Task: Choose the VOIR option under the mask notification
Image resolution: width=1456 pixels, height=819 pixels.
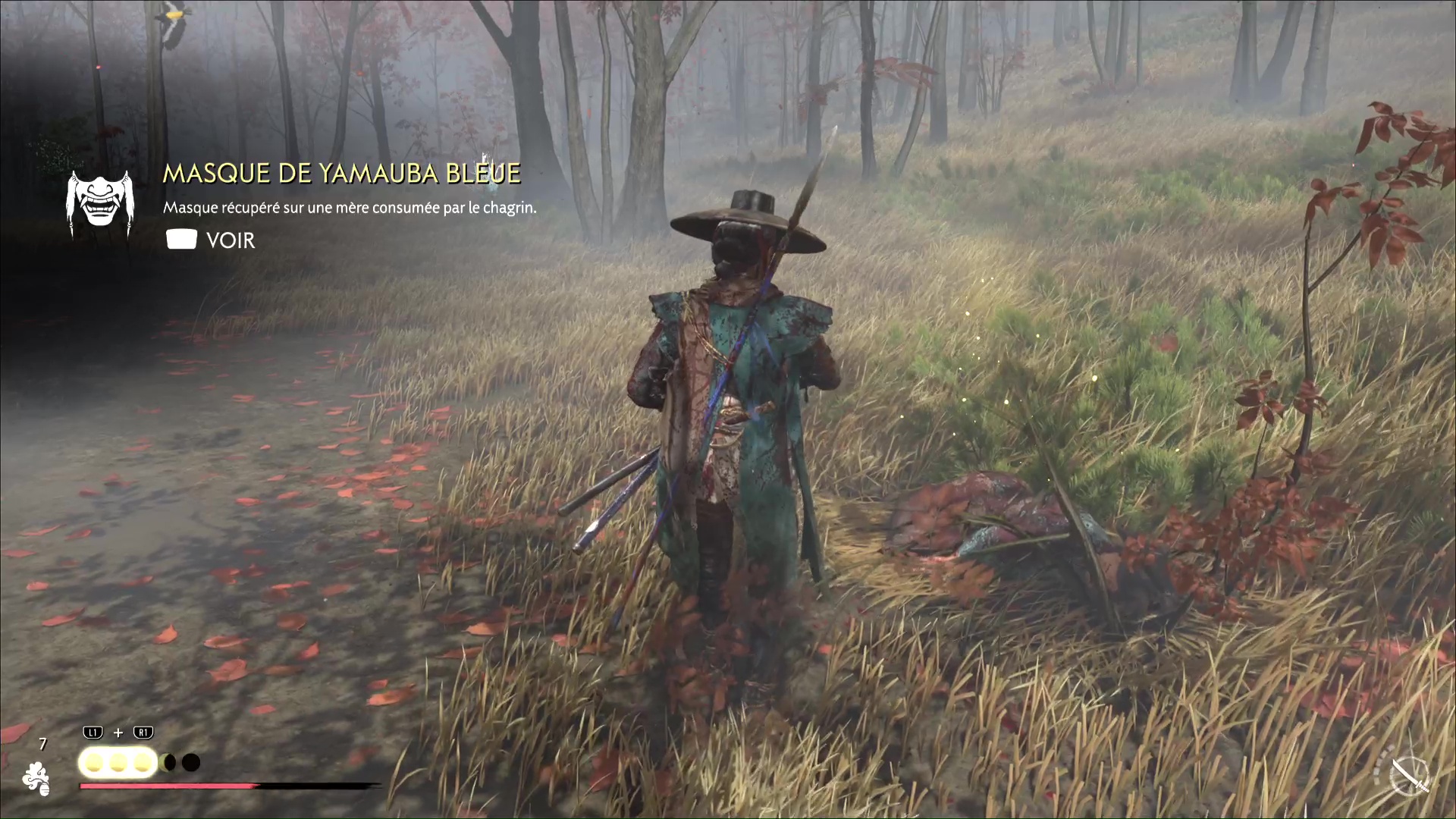Action: [x=230, y=240]
